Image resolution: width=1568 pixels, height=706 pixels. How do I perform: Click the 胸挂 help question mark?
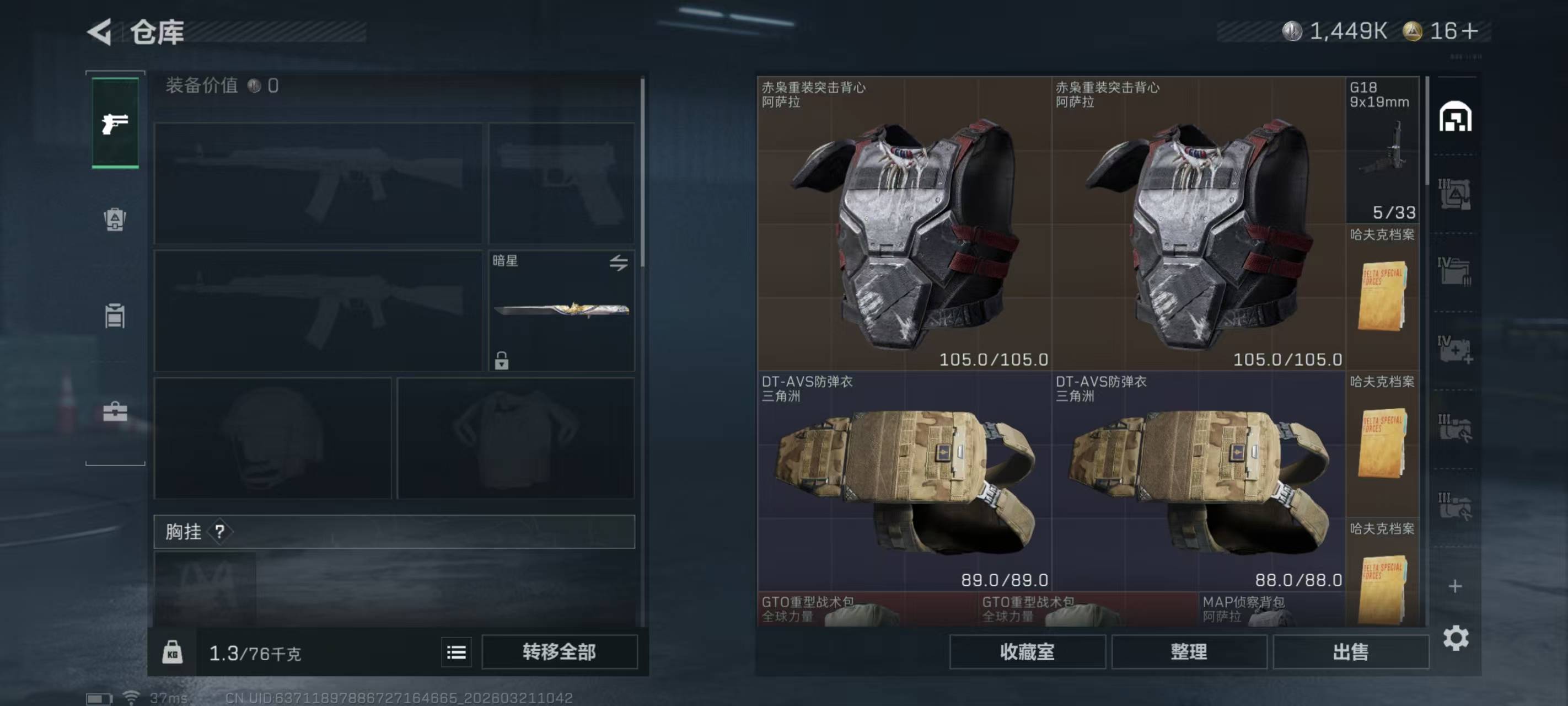click(220, 532)
